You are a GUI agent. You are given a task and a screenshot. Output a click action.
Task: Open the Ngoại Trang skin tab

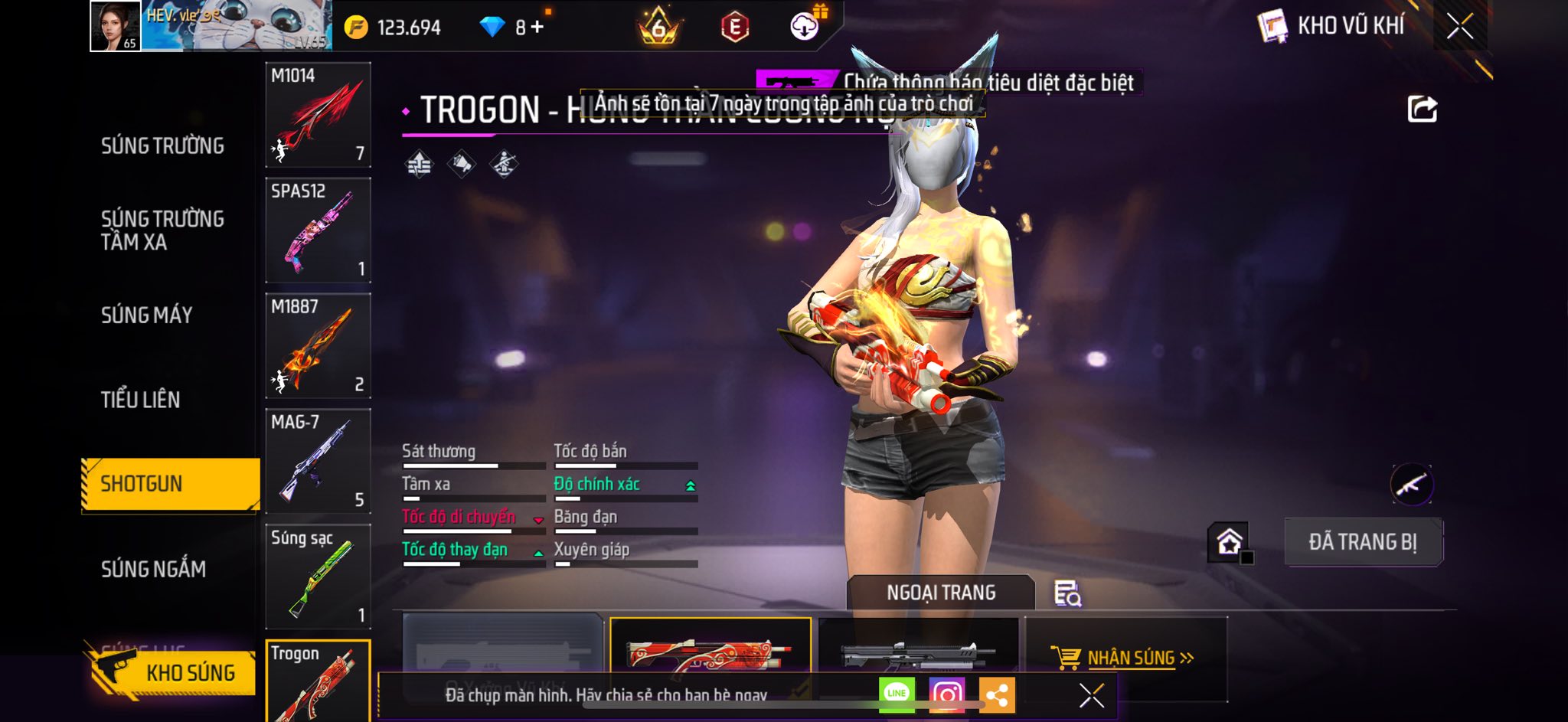940,593
